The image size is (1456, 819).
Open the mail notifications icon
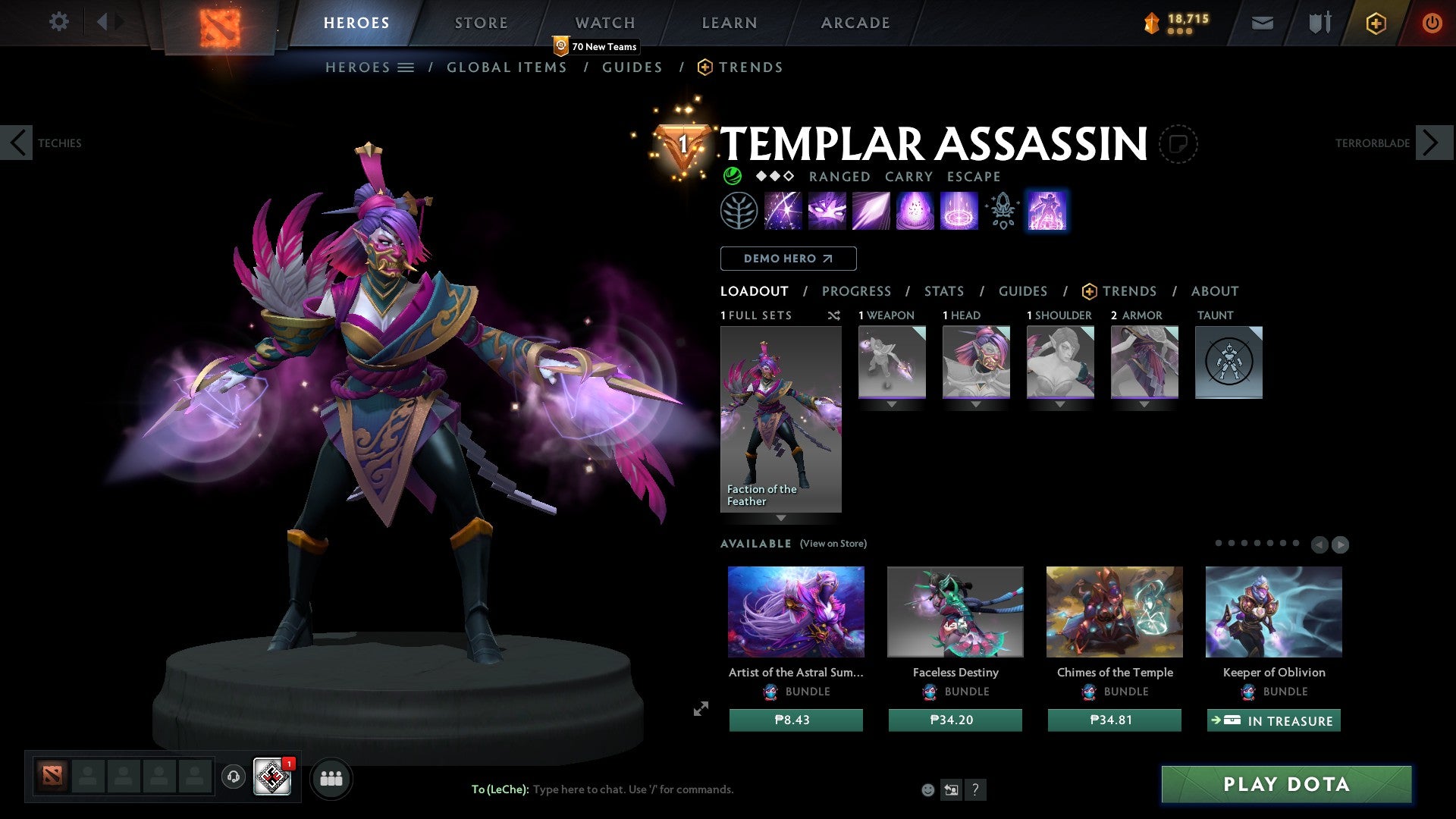click(1263, 23)
